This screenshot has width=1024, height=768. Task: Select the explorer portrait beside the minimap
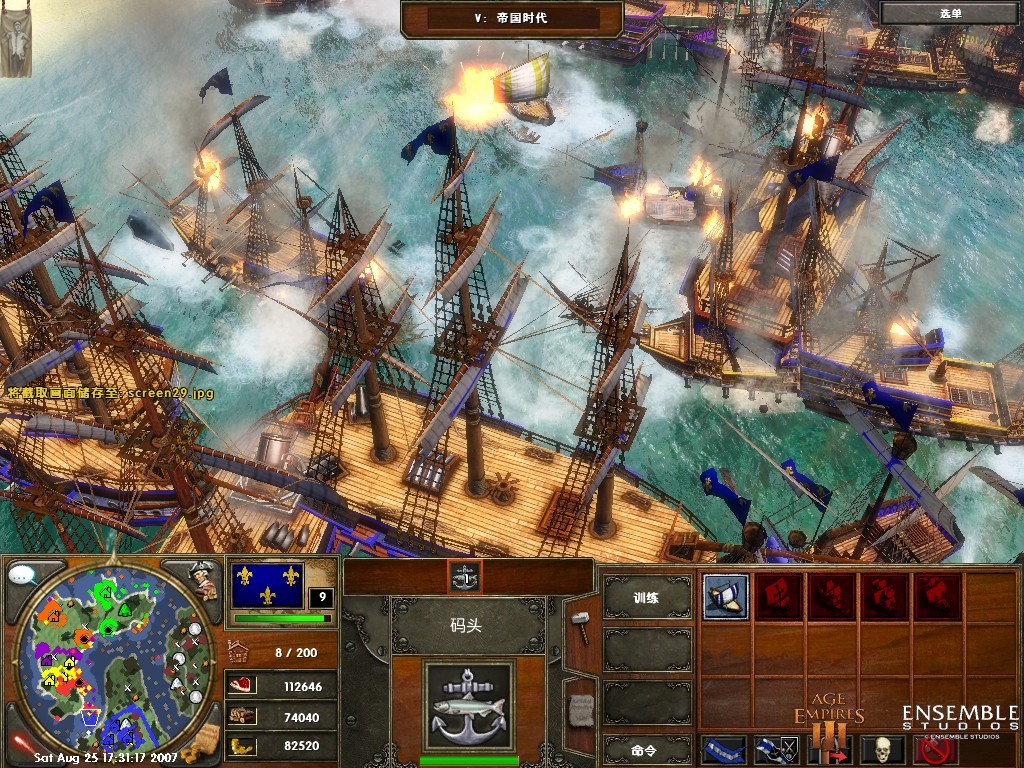203,580
